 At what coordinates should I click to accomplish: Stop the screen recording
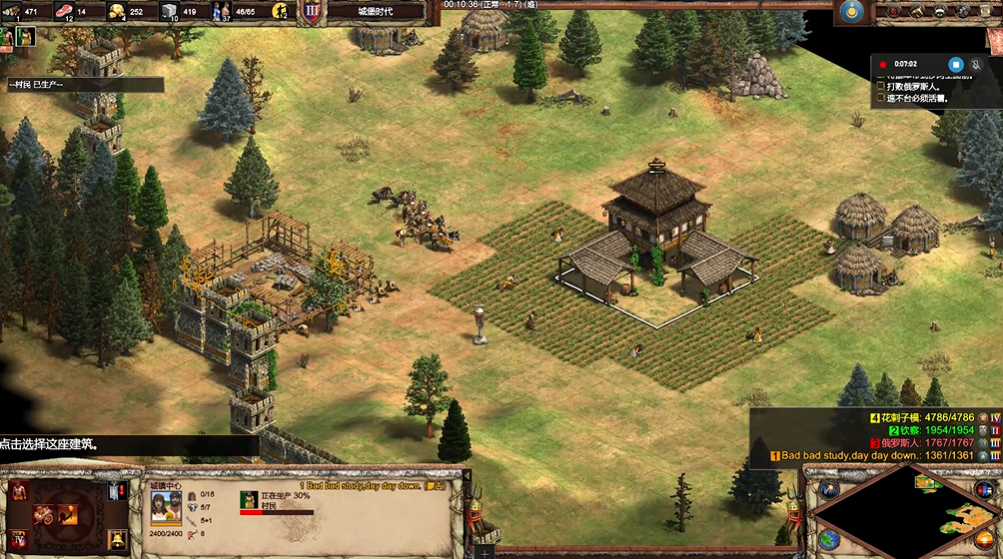pos(955,65)
